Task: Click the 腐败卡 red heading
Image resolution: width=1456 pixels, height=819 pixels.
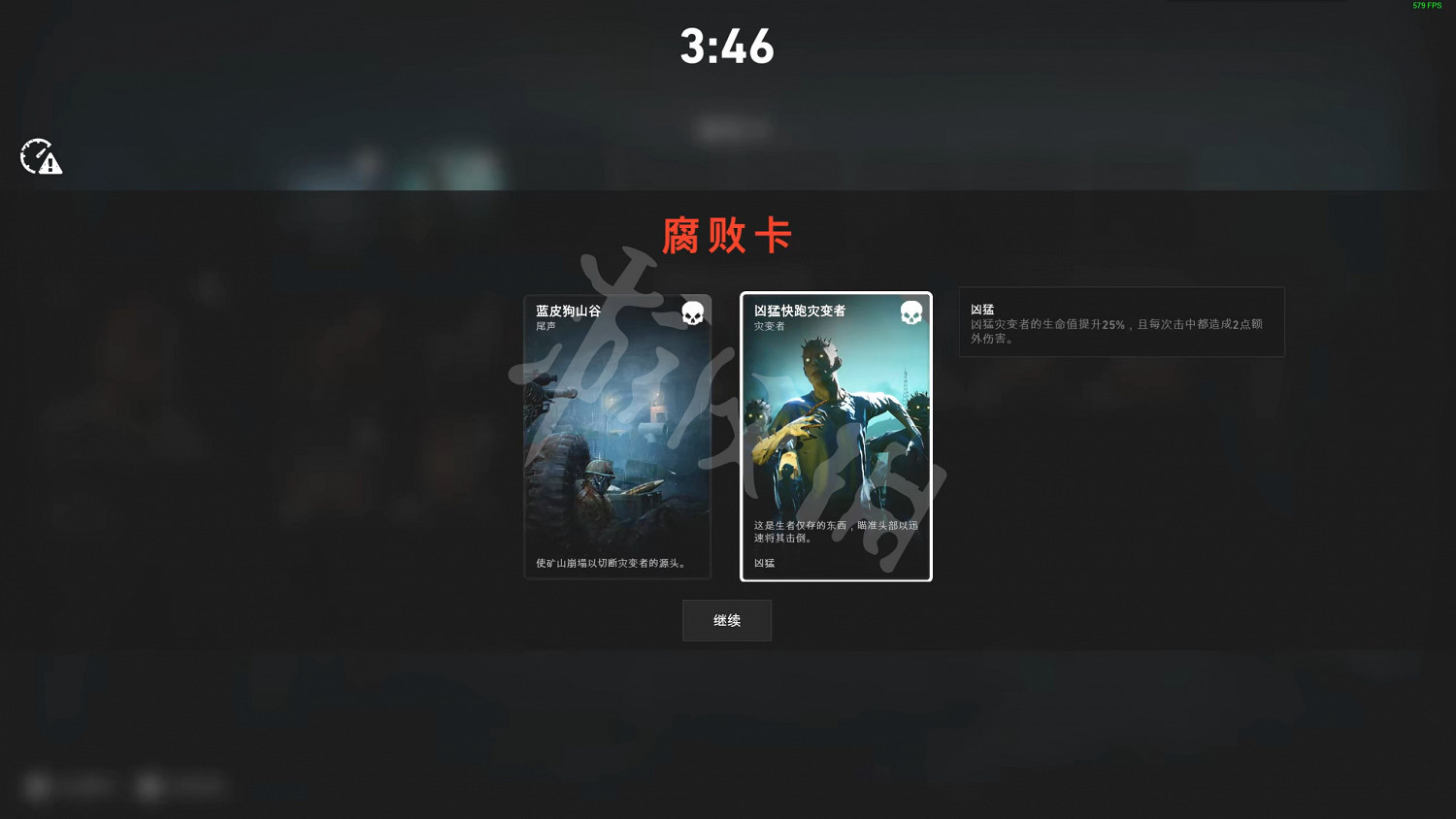Action: 726,235
